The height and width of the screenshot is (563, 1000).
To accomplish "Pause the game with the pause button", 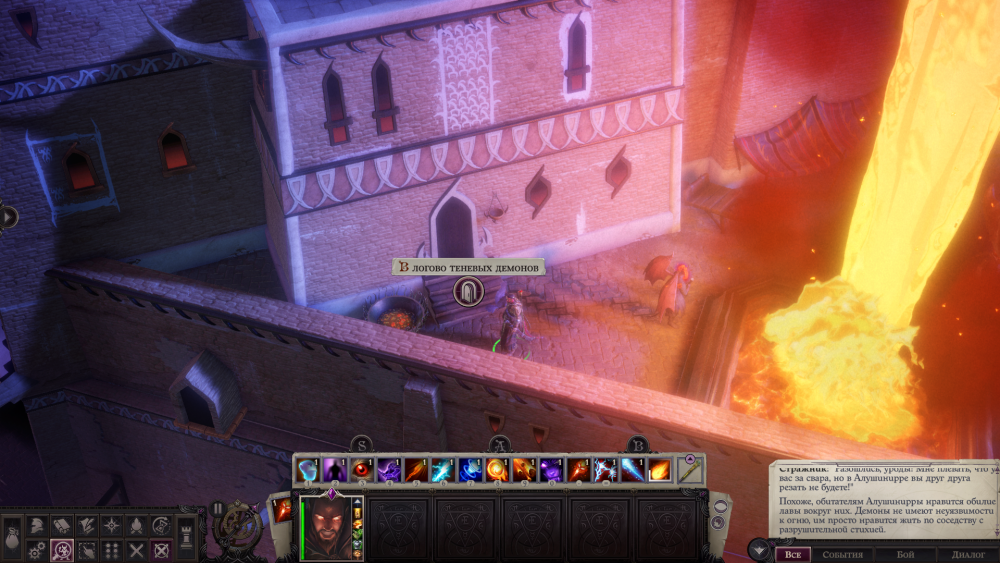I will click(217, 508).
